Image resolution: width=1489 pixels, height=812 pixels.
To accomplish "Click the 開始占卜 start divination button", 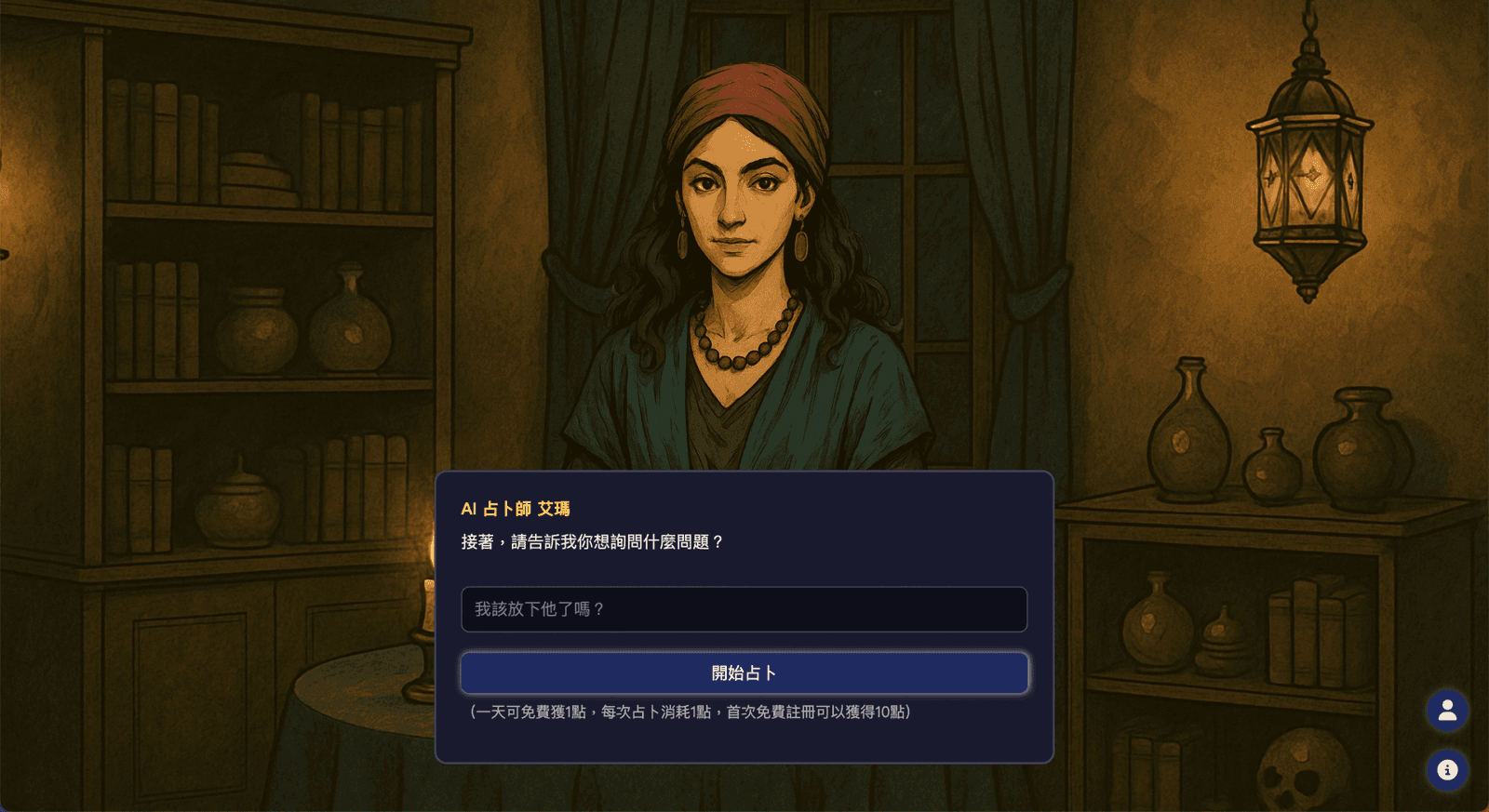I will (x=744, y=672).
